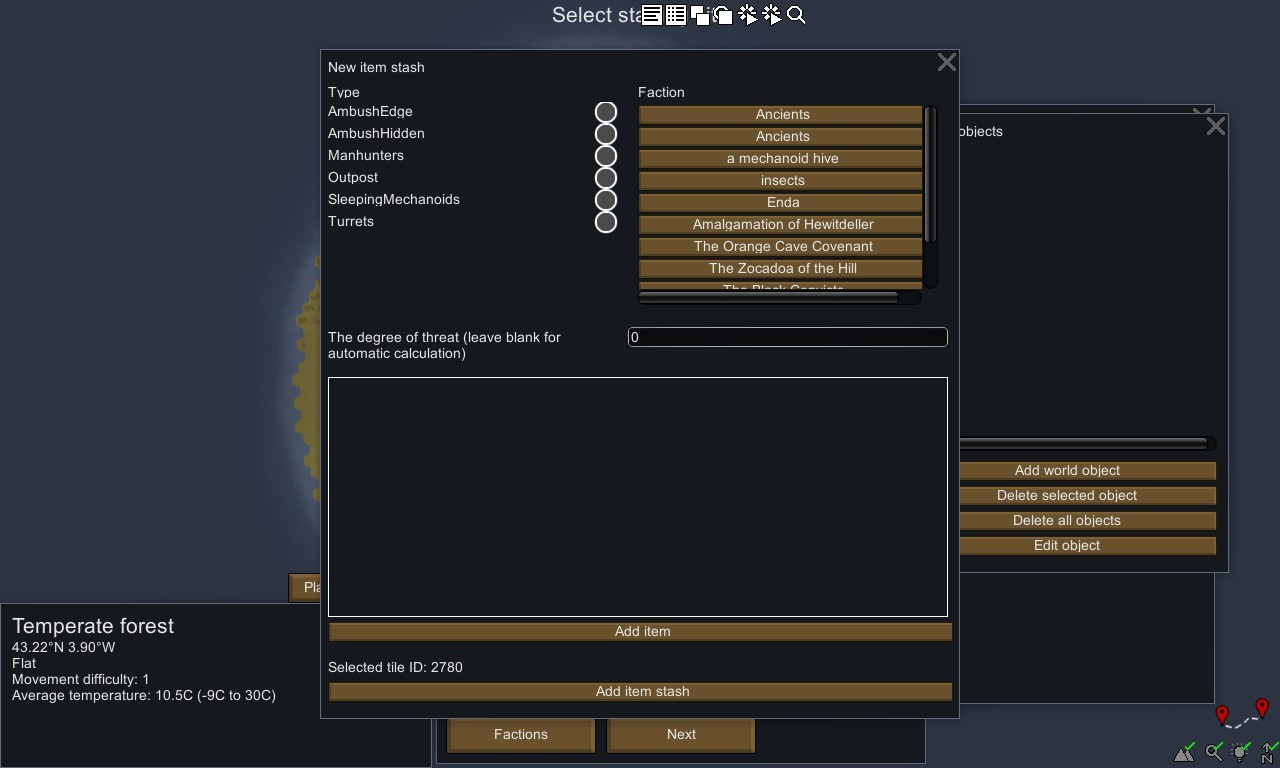Choose Amalgamation of Hewitdeller faction

(781, 225)
